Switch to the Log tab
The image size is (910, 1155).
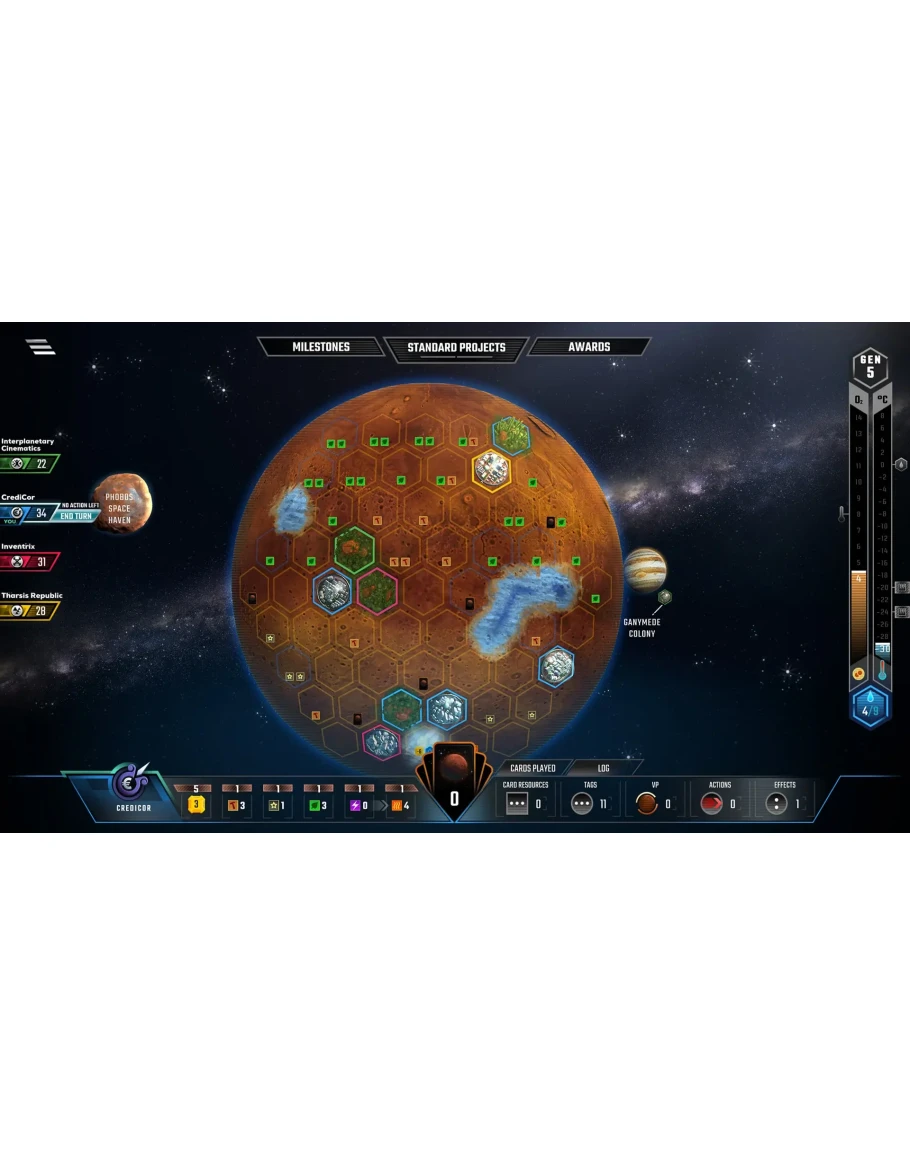click(604, 768)
